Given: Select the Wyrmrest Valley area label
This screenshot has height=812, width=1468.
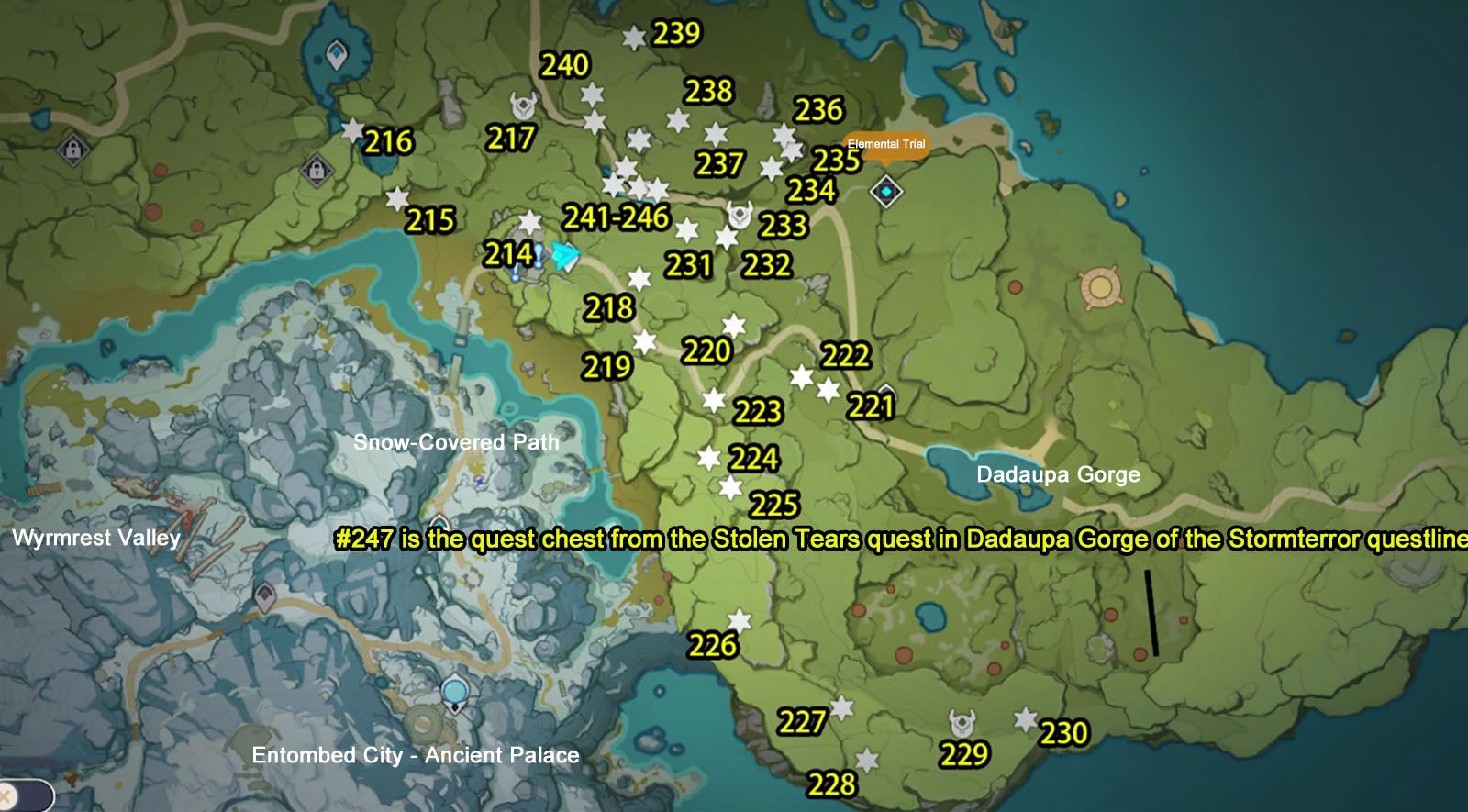Looking at the screenshot, I should [x=95, y=539].
